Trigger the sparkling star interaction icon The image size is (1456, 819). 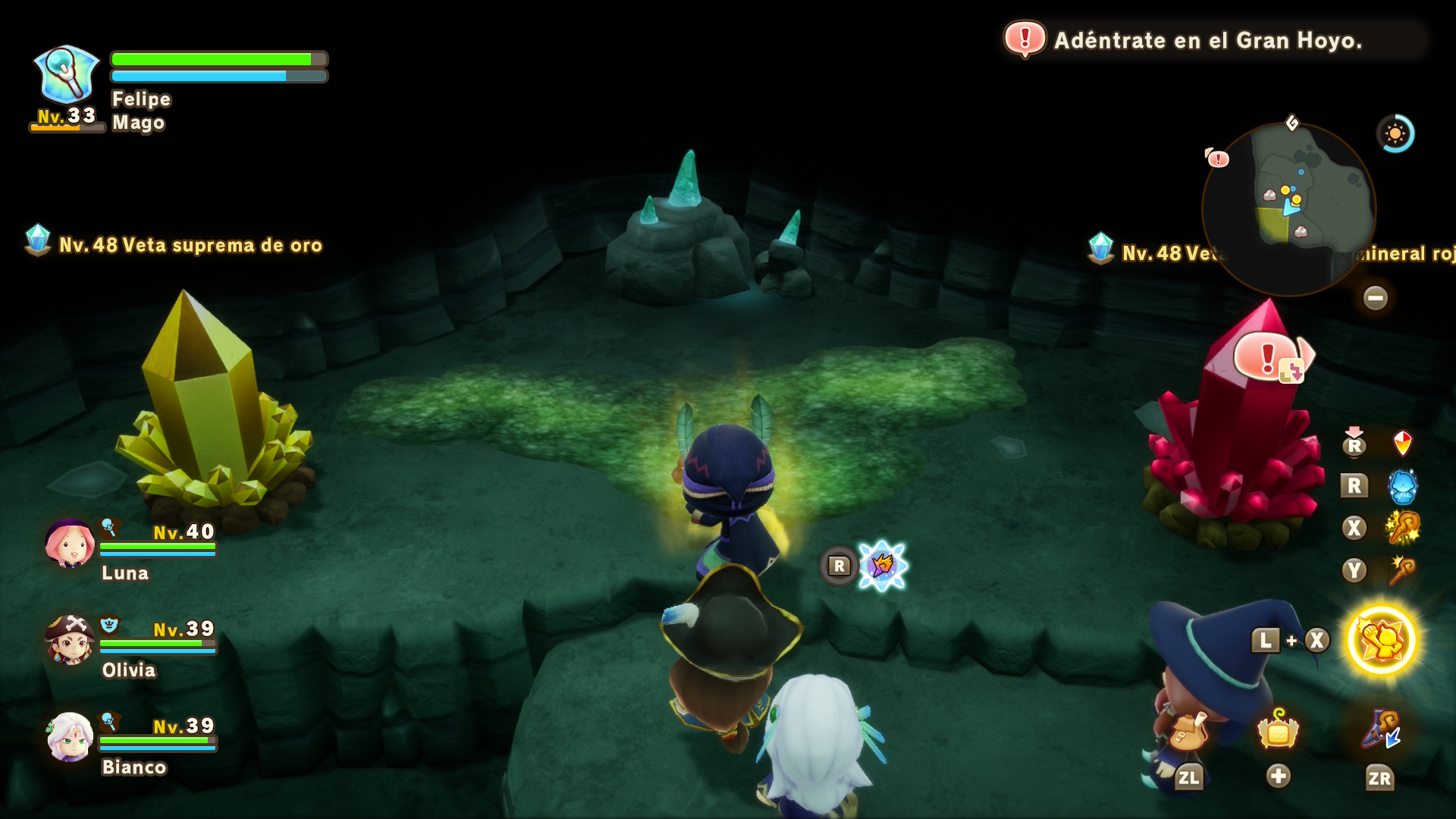tap(882, 566)
